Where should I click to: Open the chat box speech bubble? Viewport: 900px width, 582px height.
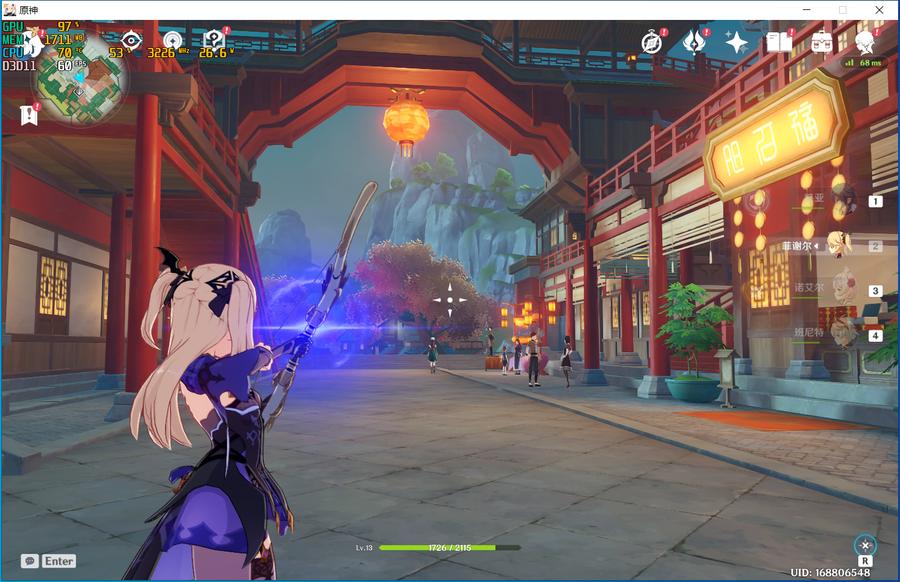point(30,561)
